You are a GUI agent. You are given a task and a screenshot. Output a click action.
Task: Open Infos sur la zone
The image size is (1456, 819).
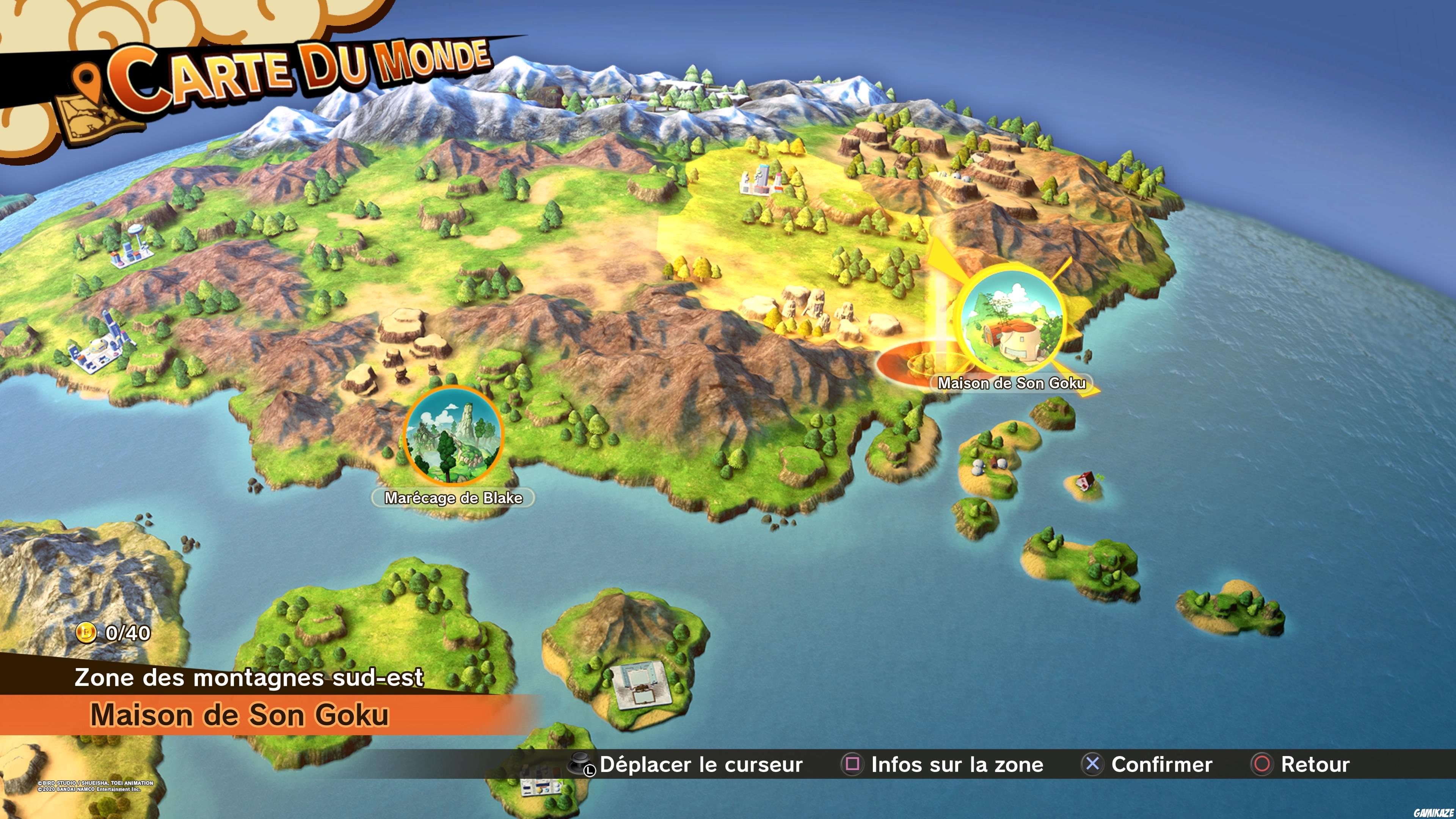(943, 764)
